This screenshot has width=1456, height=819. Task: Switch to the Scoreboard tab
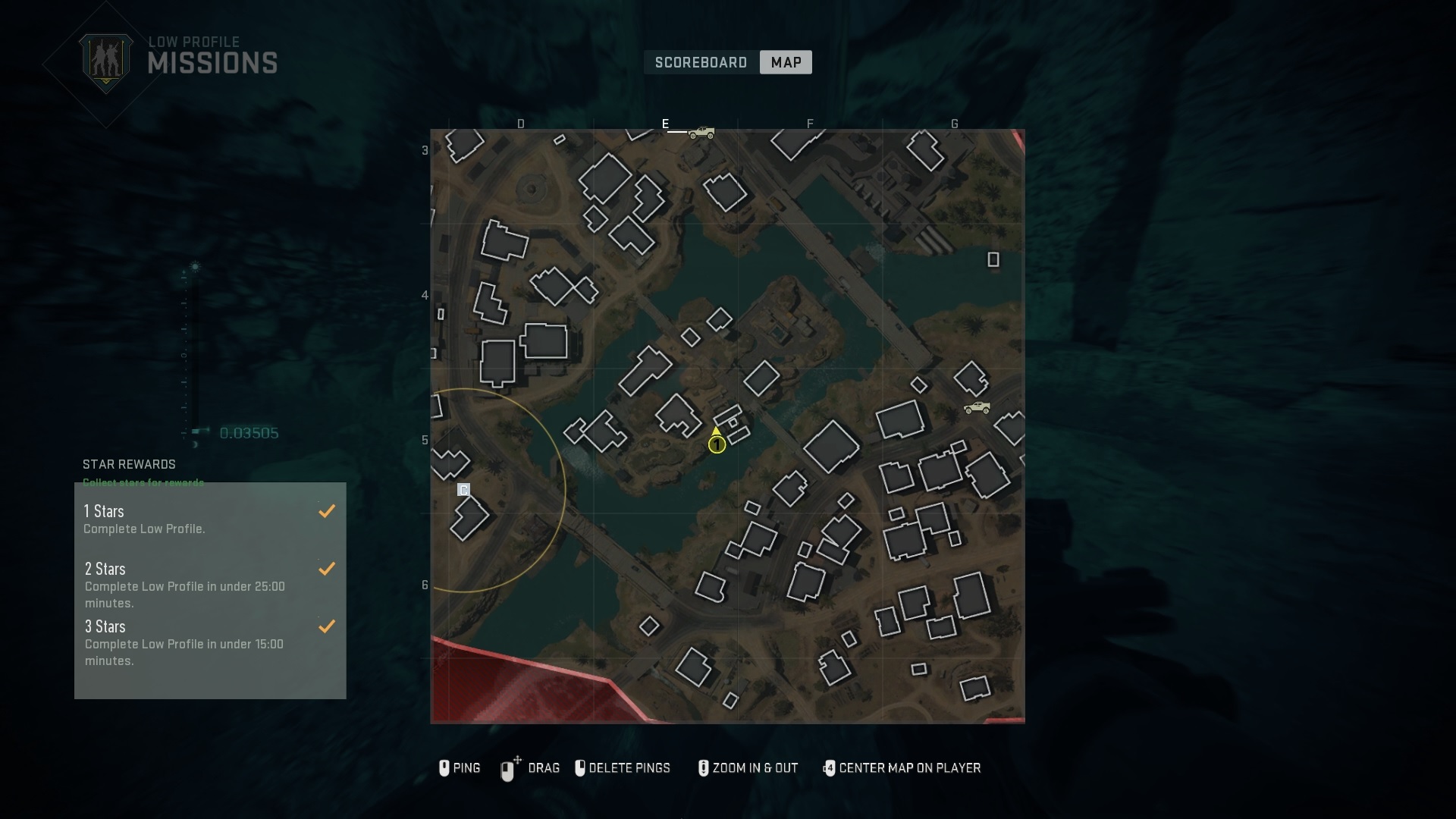coord(700,62)
